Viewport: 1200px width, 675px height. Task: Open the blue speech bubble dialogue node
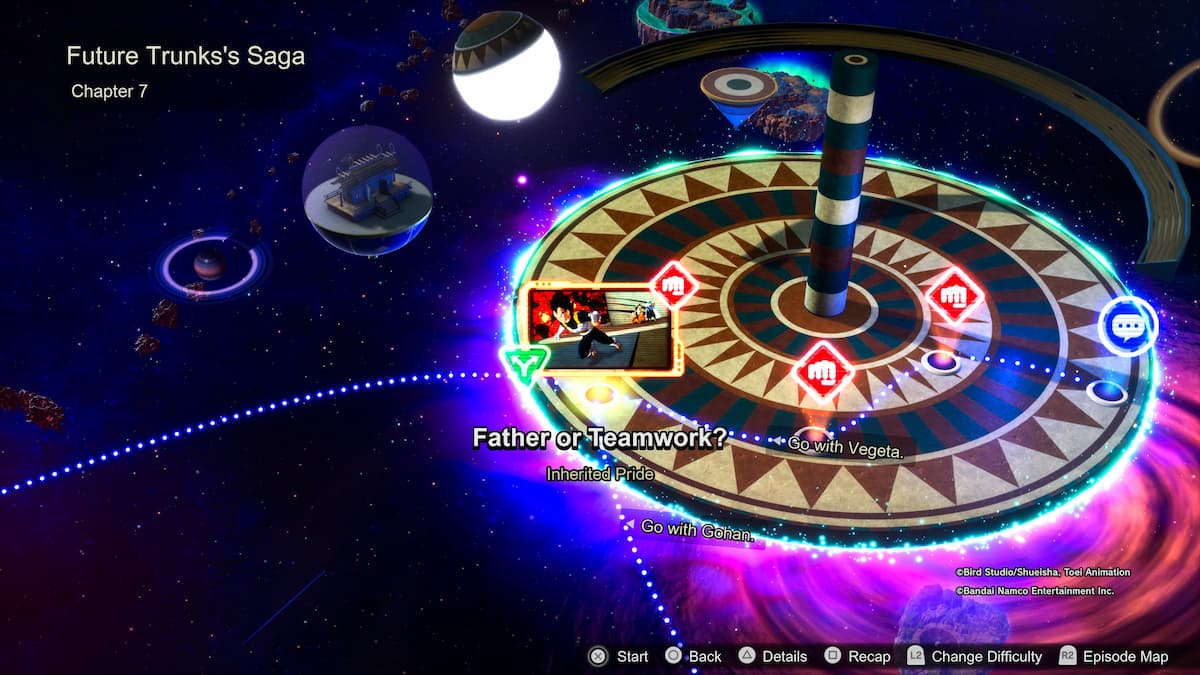(x=1127, y=326)
